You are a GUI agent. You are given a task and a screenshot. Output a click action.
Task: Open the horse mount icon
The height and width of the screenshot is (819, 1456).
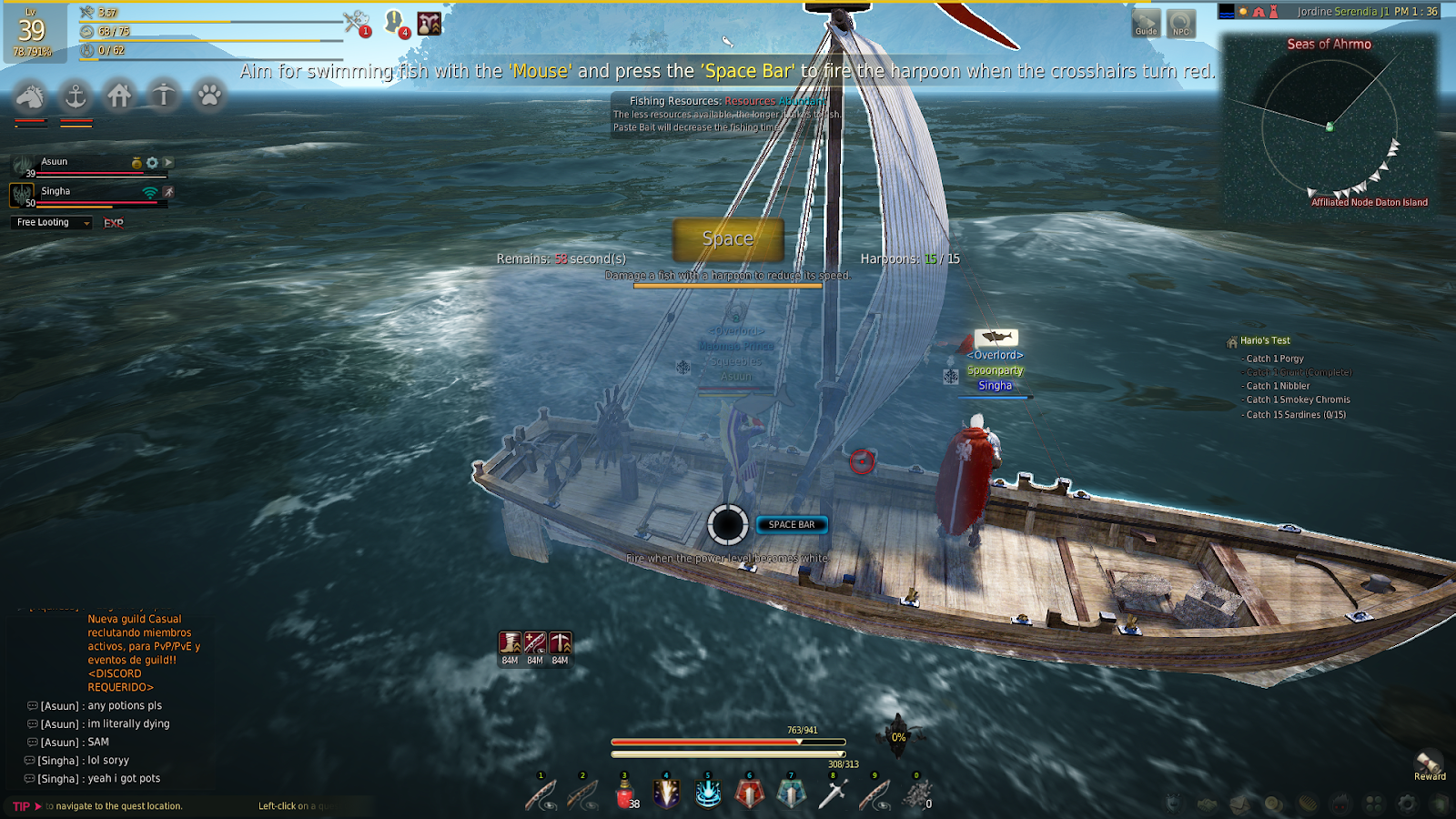click(x=30, y=95)
